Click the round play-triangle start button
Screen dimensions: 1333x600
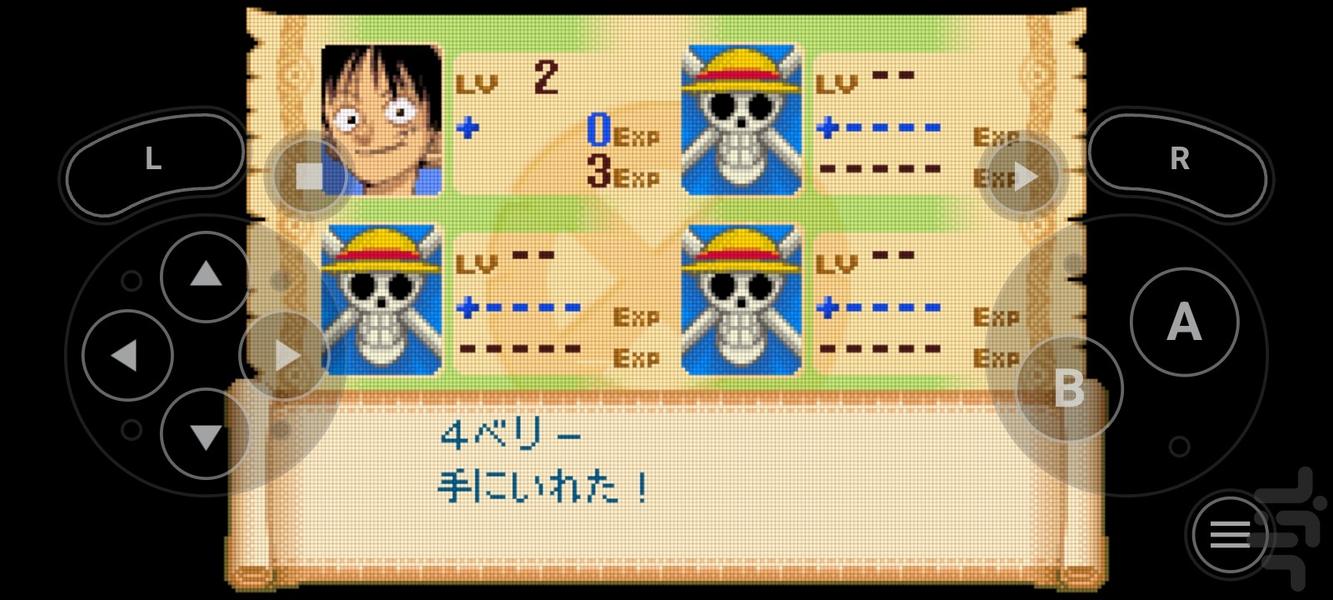point(1024,178)
